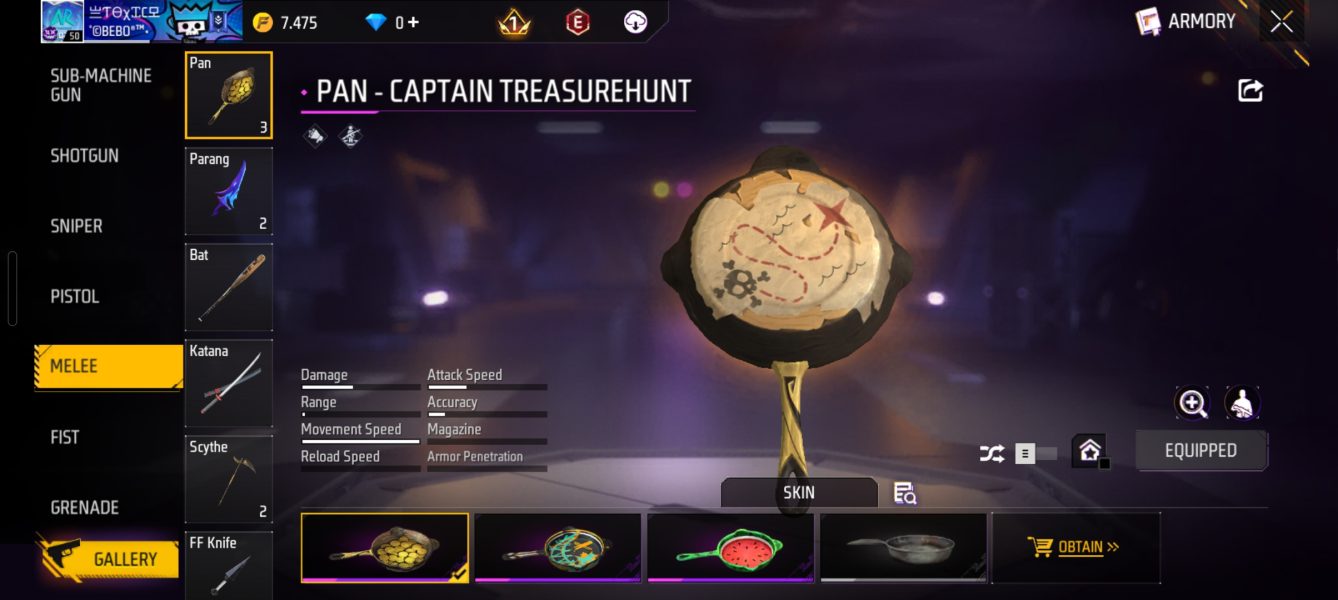Switch to the Grenade category

[x=85, y=507]
